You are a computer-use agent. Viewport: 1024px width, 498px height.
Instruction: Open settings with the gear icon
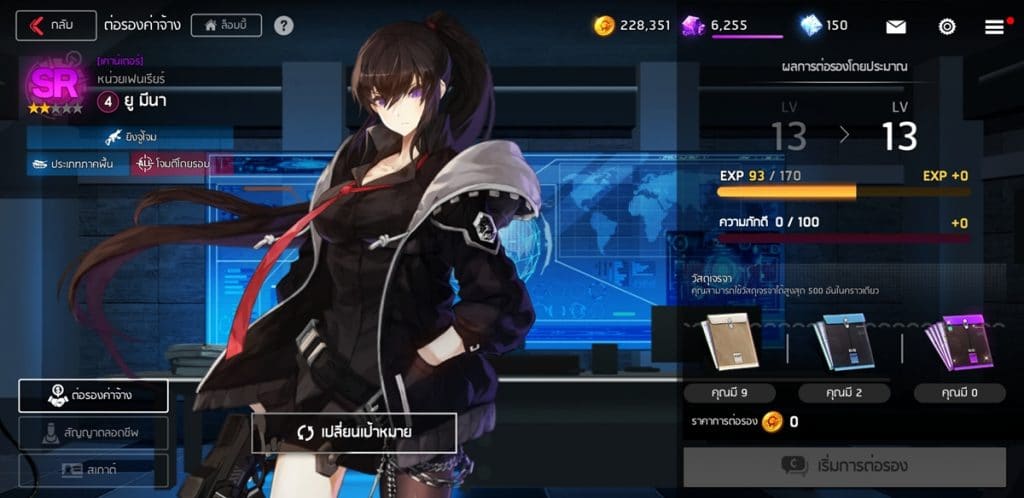pos(946,26)
